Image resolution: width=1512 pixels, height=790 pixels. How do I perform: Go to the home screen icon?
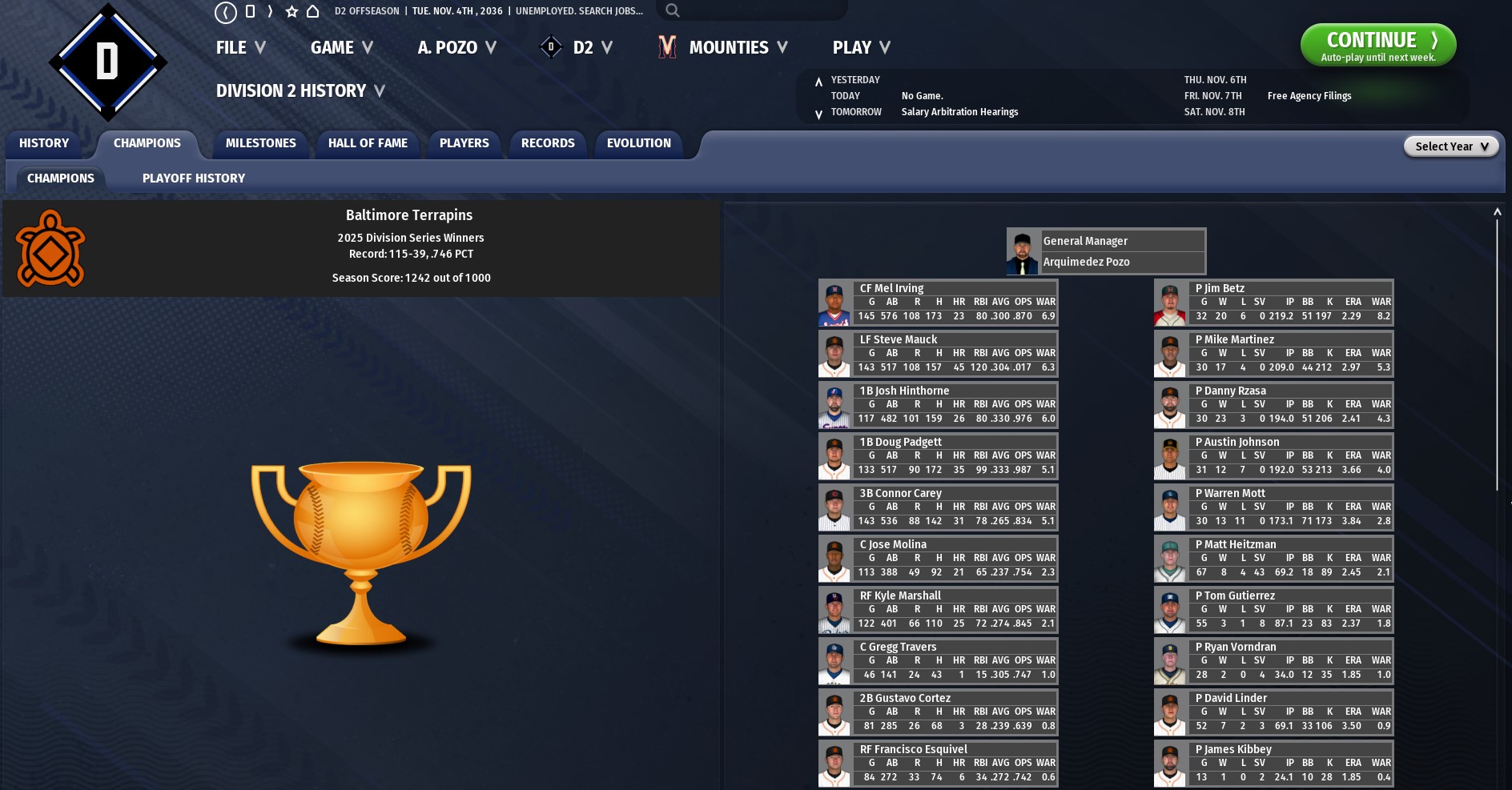tap(313, 11)
